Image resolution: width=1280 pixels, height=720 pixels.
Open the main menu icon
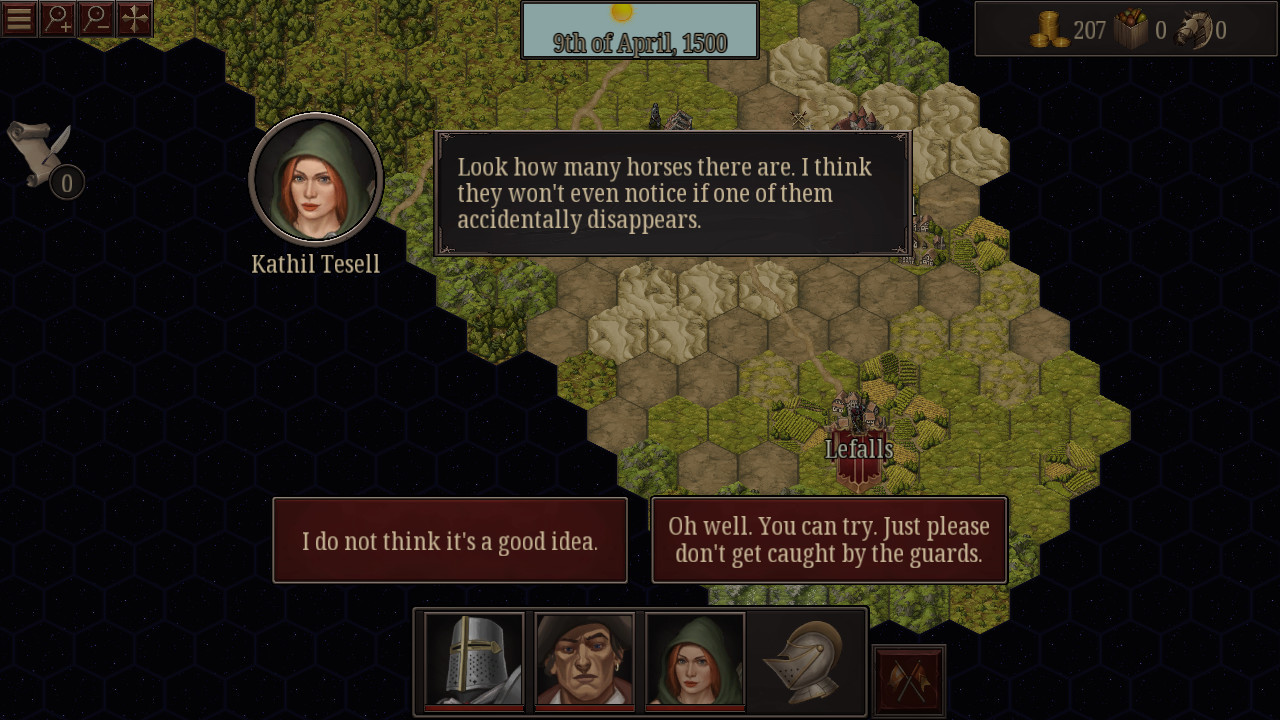click(18, 17)
